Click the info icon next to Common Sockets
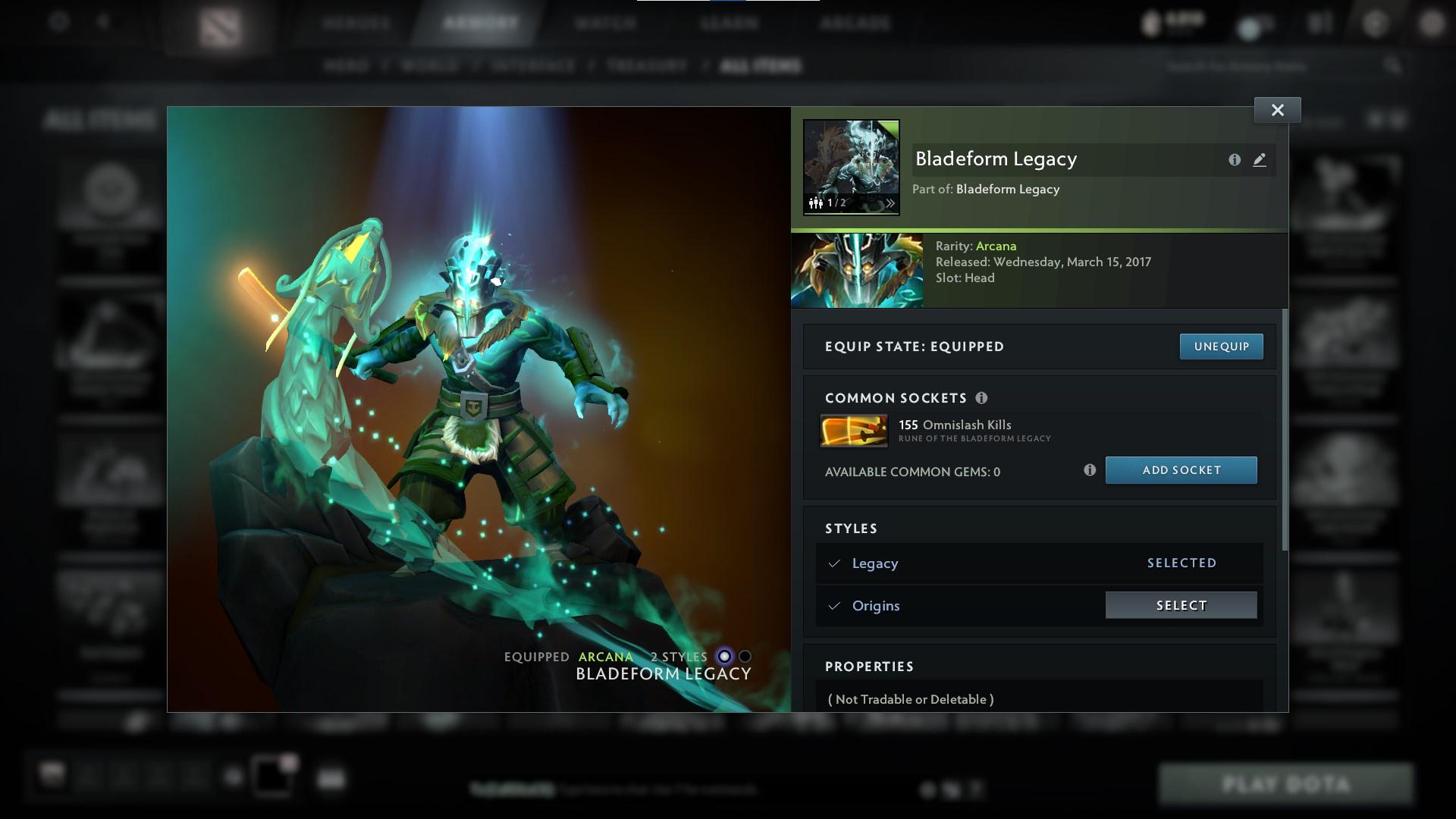The width and height of the screenshot is (1456, 819). point(983,397)
